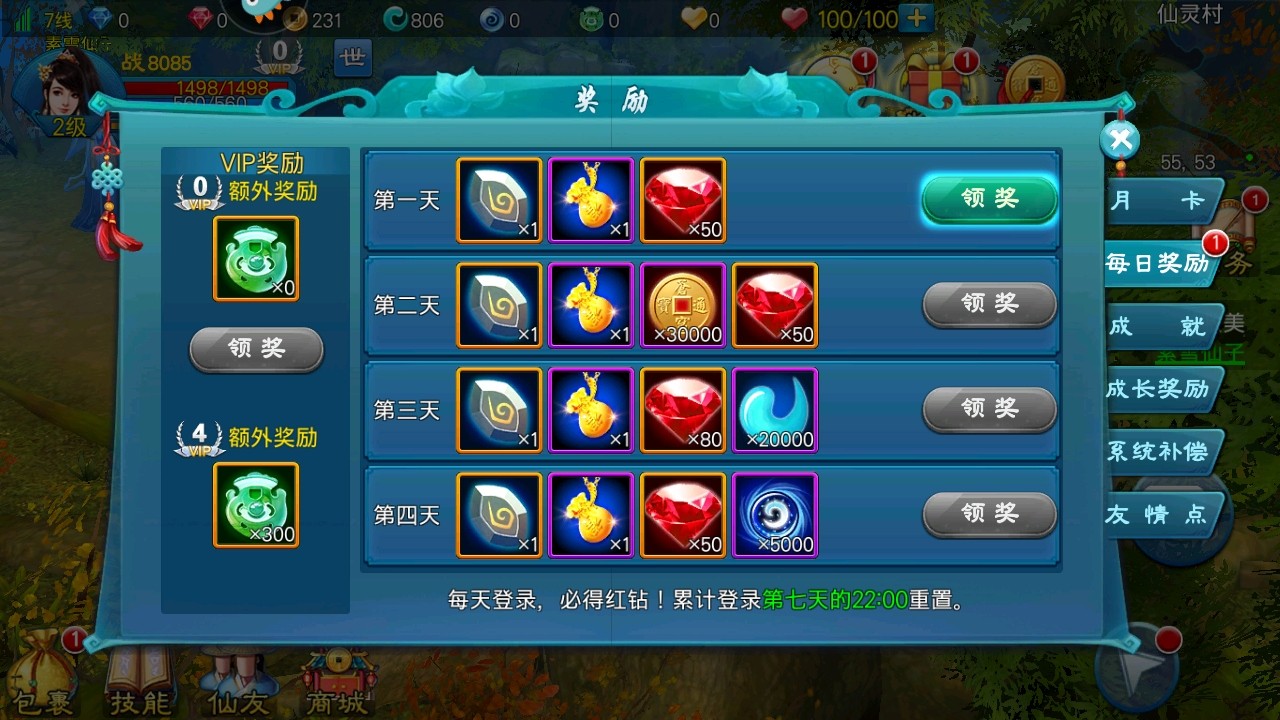This screenshot has height=720, width=1280.
Task: Click the gold pouch item in 第二天 row
Action: point(591,305)
